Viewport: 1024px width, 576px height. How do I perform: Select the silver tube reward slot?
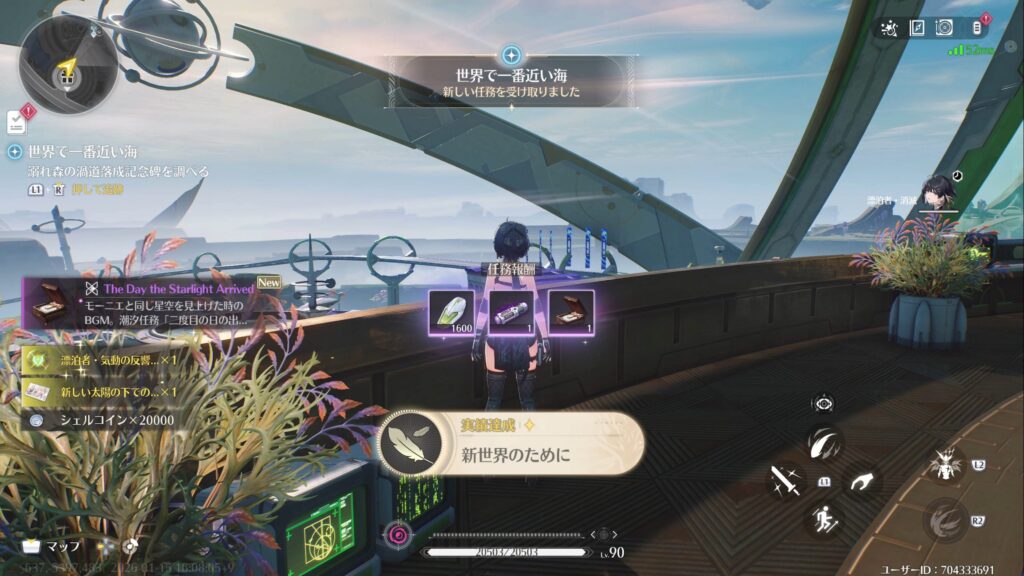(x=510, y=309)
